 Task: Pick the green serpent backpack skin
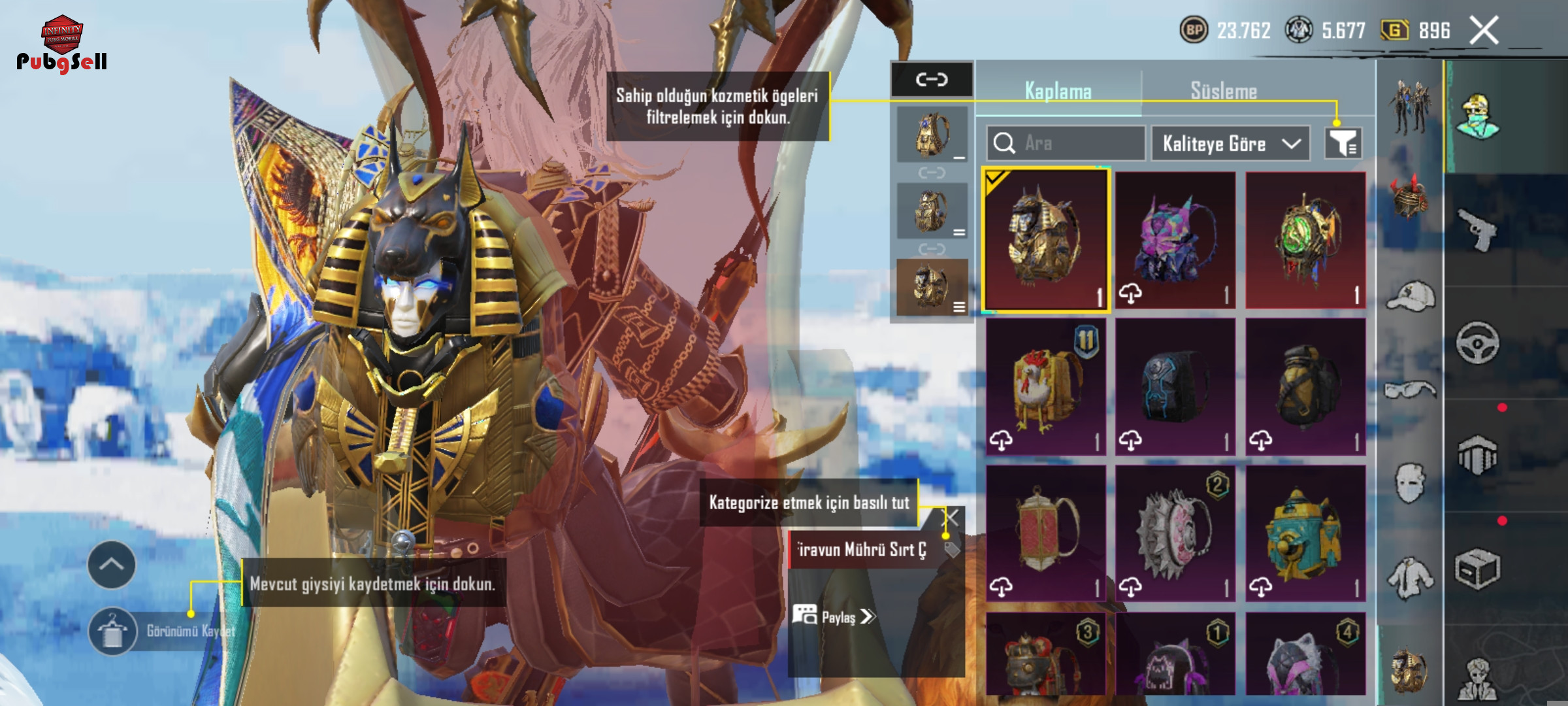(x=1305, y=240)
